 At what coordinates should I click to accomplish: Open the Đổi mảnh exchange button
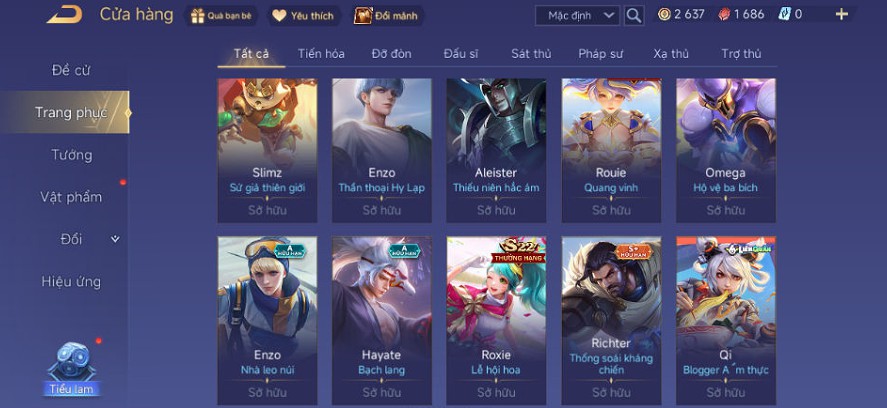click(386, 15)
